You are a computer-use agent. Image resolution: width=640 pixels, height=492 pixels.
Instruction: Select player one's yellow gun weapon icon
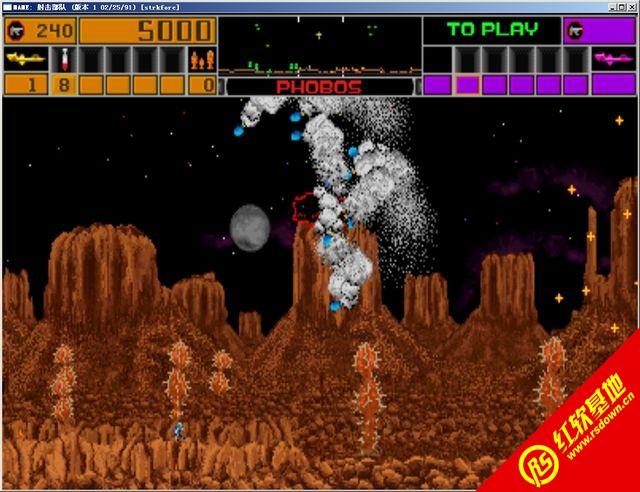24,60
